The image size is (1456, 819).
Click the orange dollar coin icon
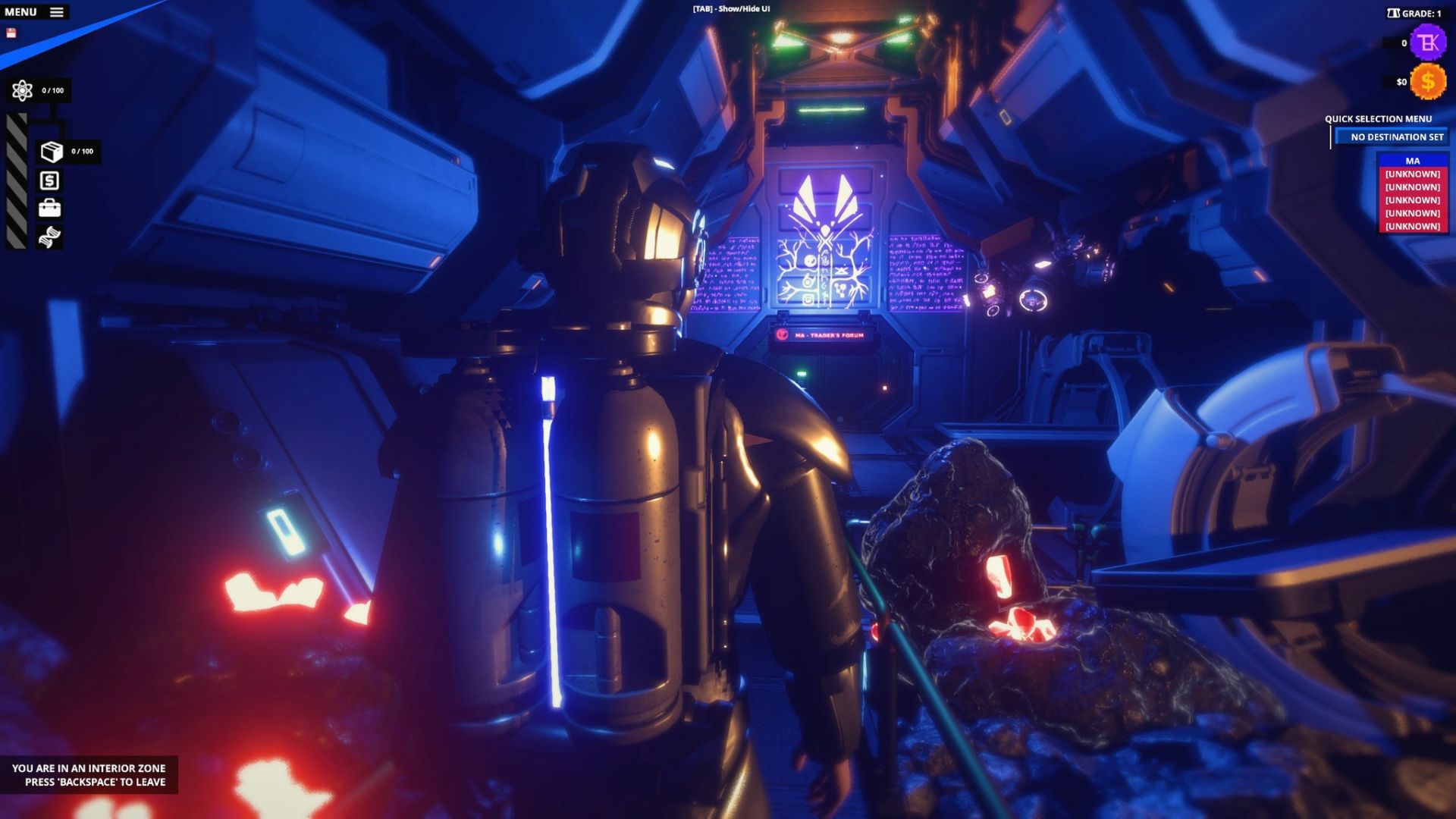[x=1427, y=82]
